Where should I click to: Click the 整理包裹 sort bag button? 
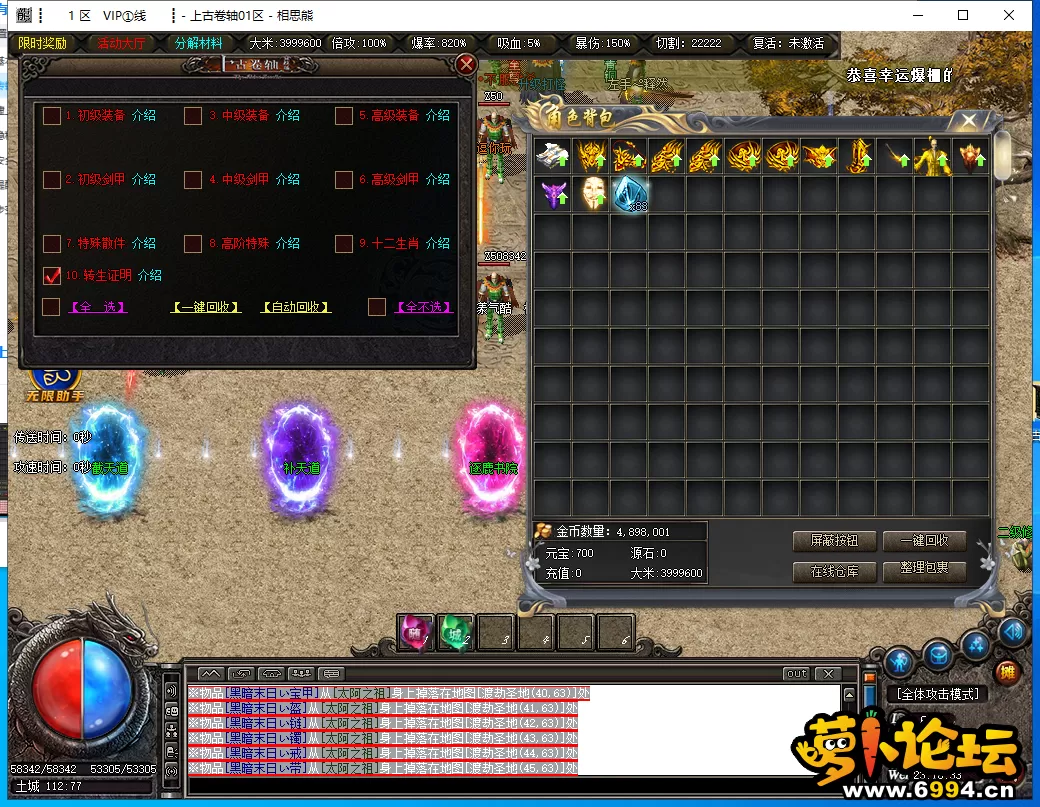tap(924, 572)
